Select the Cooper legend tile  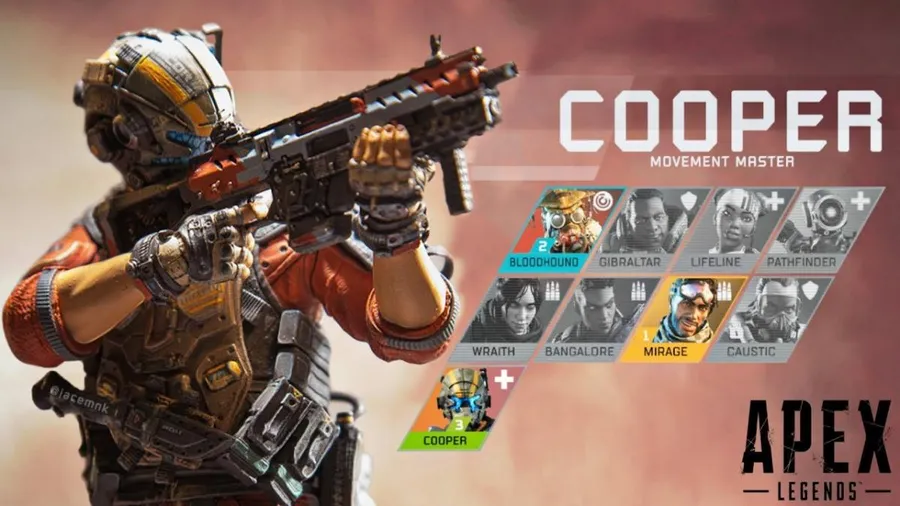[464, 408]
